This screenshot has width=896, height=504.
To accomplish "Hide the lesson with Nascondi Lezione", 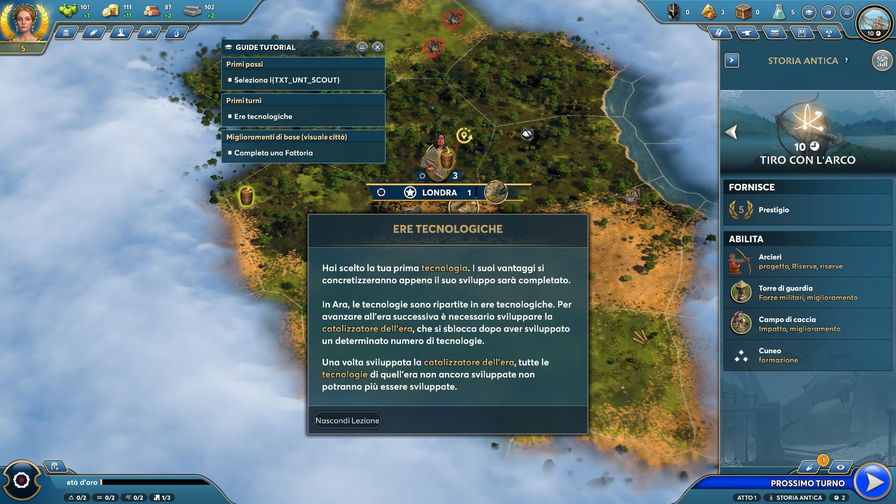I will click(347, 421).
